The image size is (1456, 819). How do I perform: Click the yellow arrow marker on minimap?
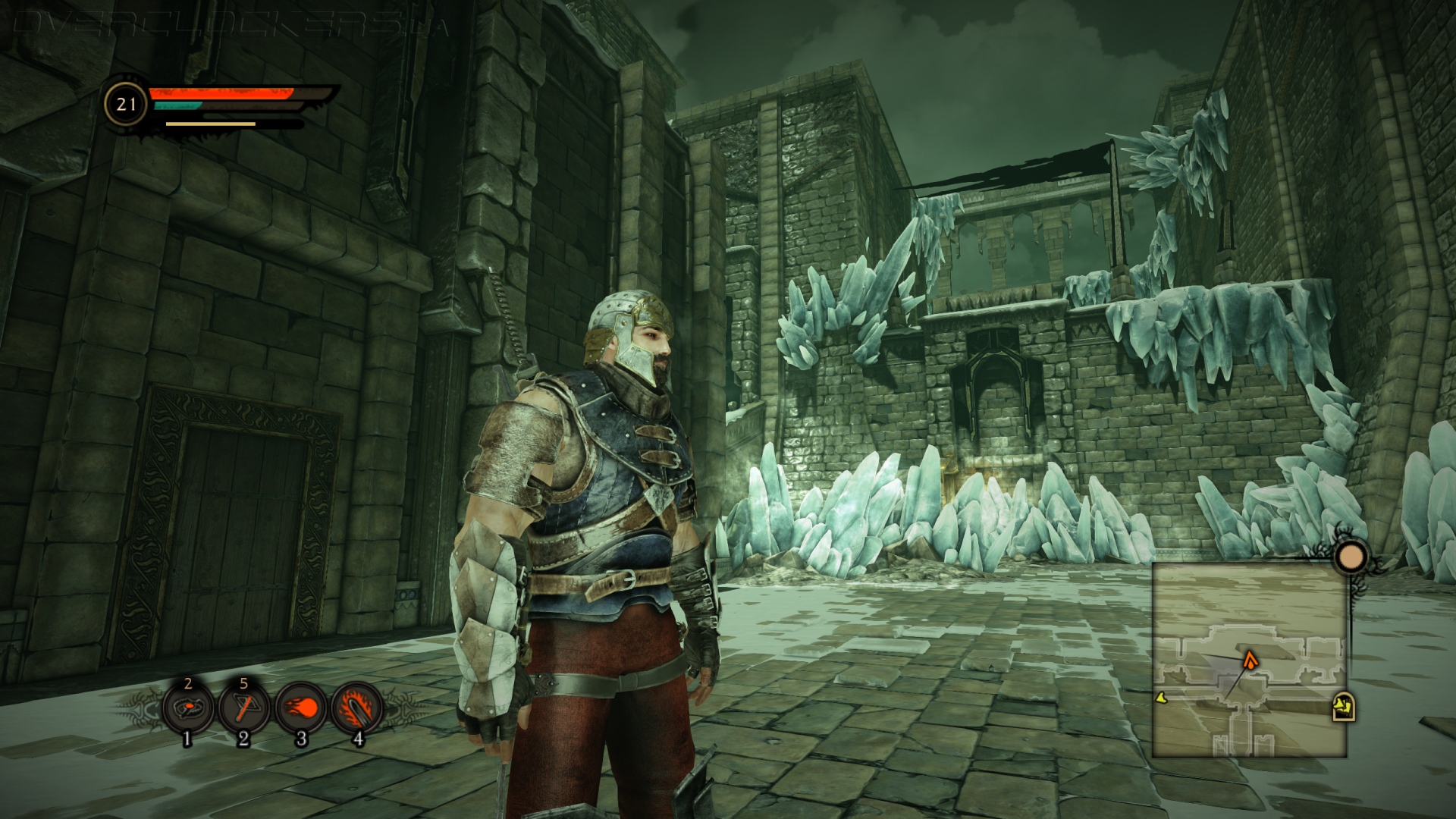(1160, 697)
